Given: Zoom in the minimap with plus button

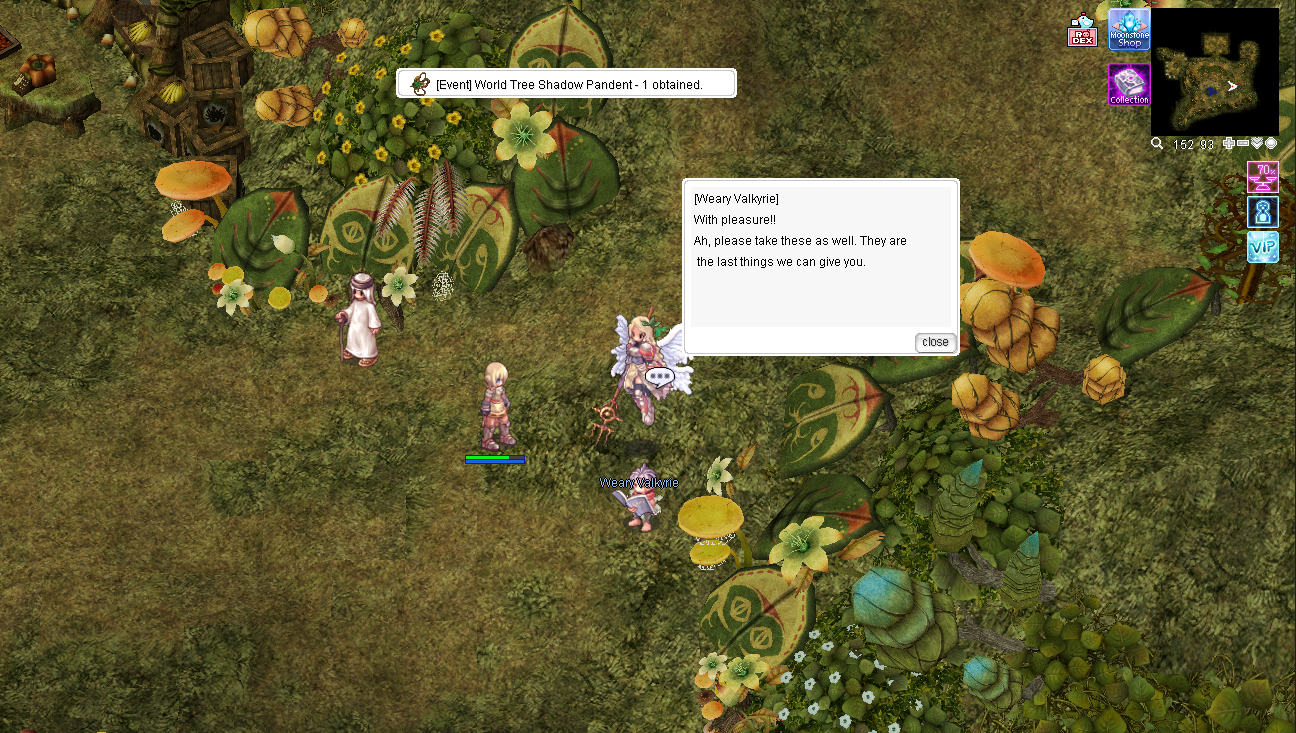Looking at the screenshot, I should click(1229, 144).
